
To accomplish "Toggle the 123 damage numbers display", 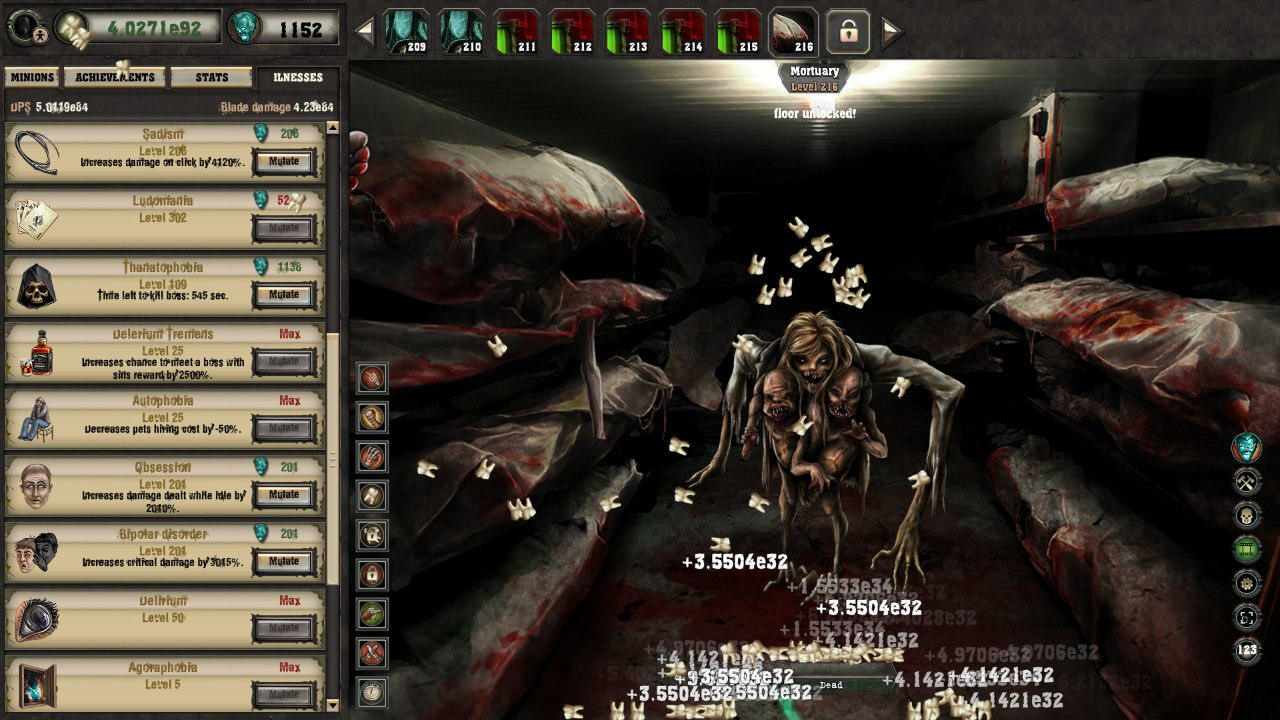I will pyautogui.click(x=1246, y=649).
